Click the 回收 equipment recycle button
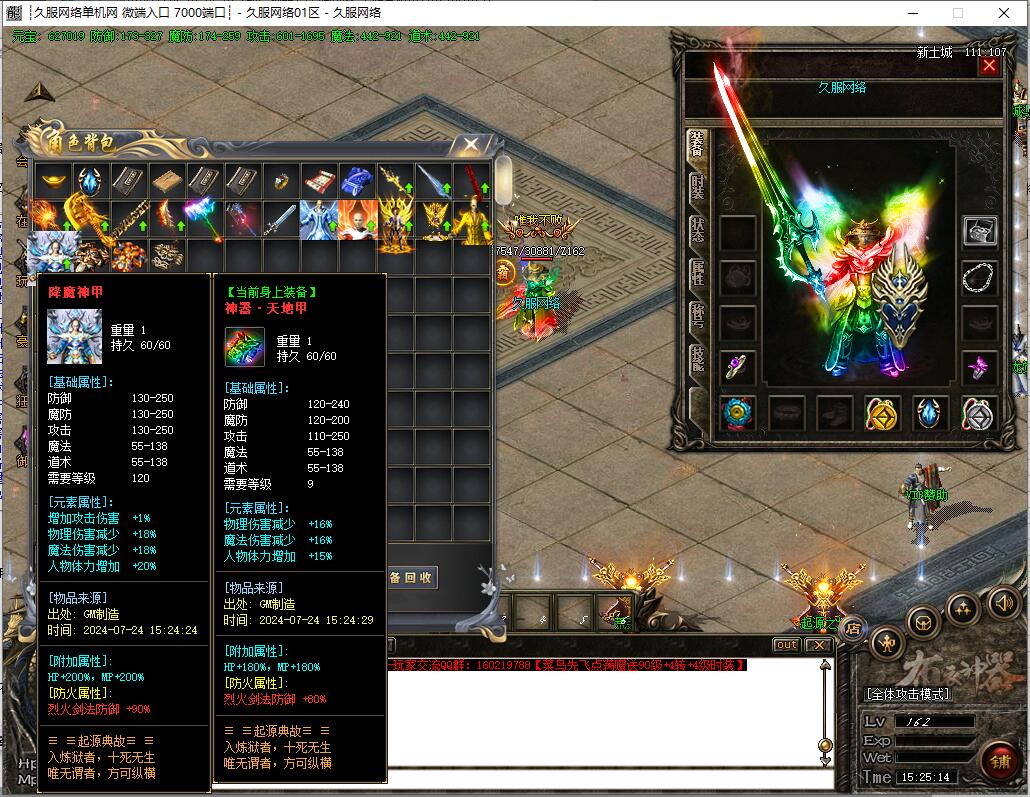Viewport: 1030px width, 797px height. (x=412, y=578)
